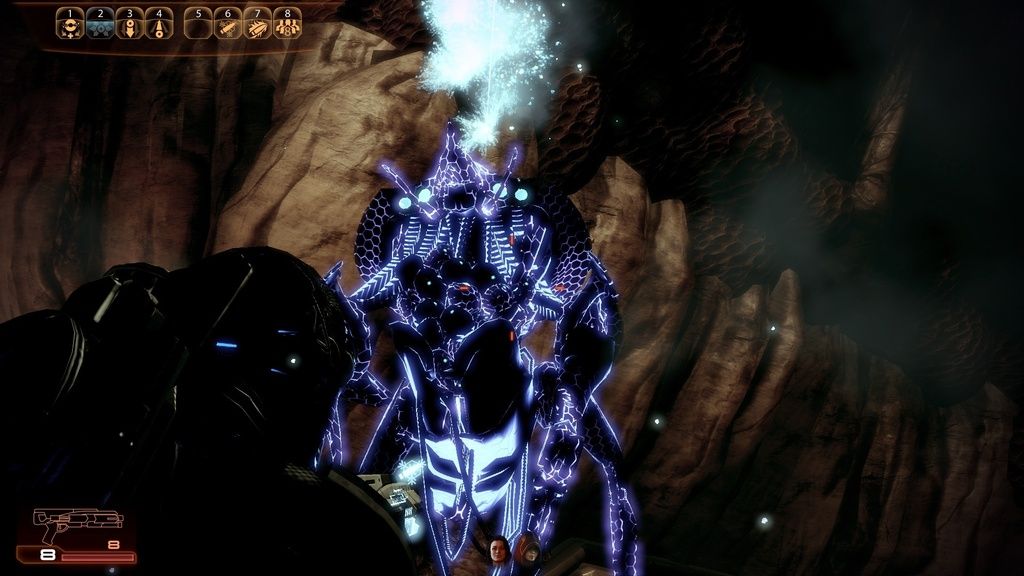Select the squad ability icon in slot 8
1024x576 pixels.
(x=288, y=25)
